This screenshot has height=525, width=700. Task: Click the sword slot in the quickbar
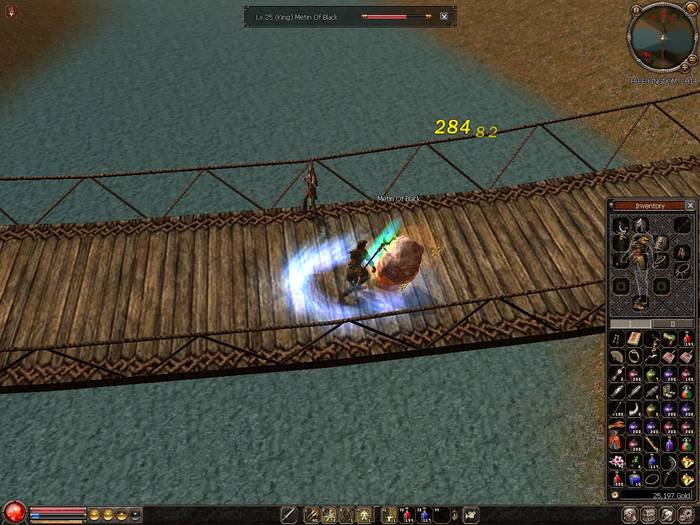tap(288, 515)
